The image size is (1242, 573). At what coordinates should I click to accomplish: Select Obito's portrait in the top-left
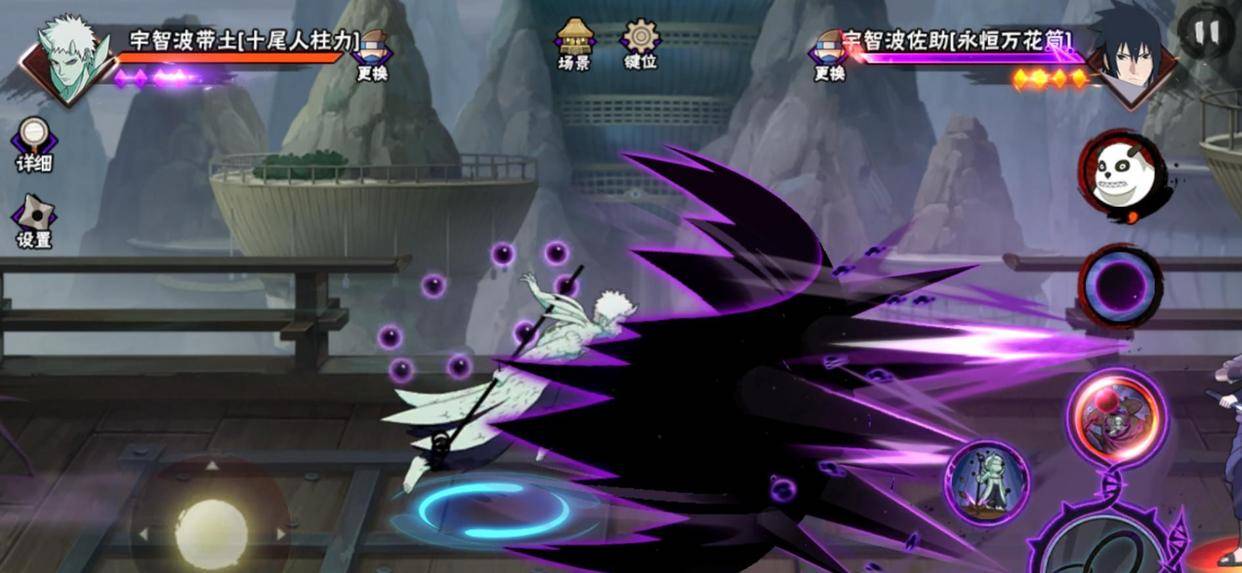tap(69, 58)
